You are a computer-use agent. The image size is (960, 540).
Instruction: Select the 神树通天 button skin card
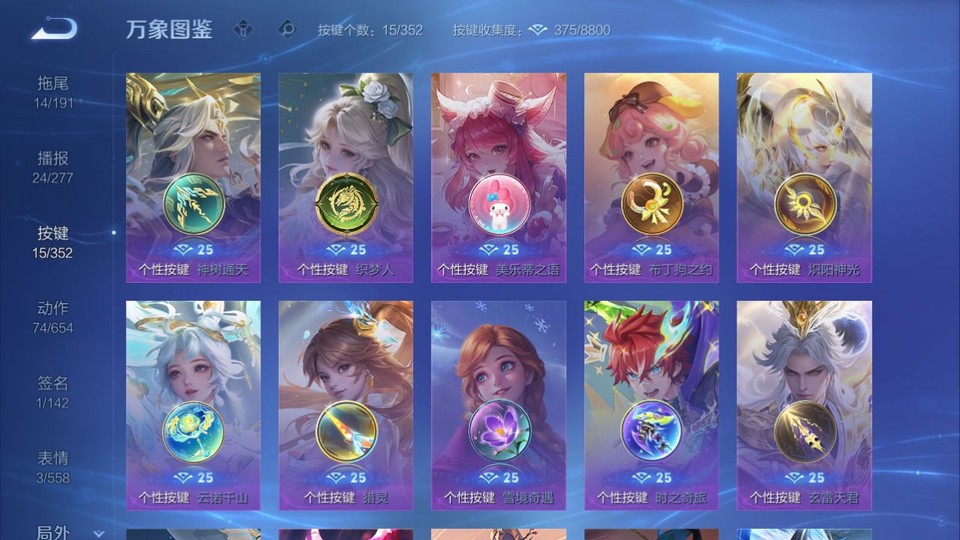193,177
